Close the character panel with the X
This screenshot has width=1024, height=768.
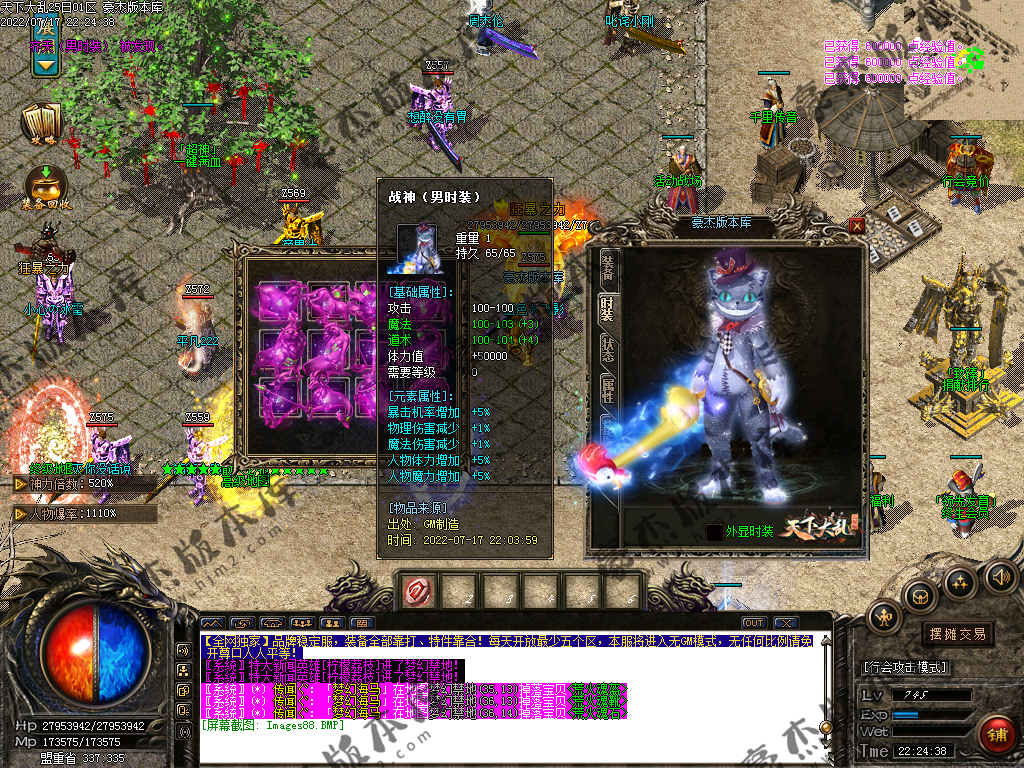point(857,226)
